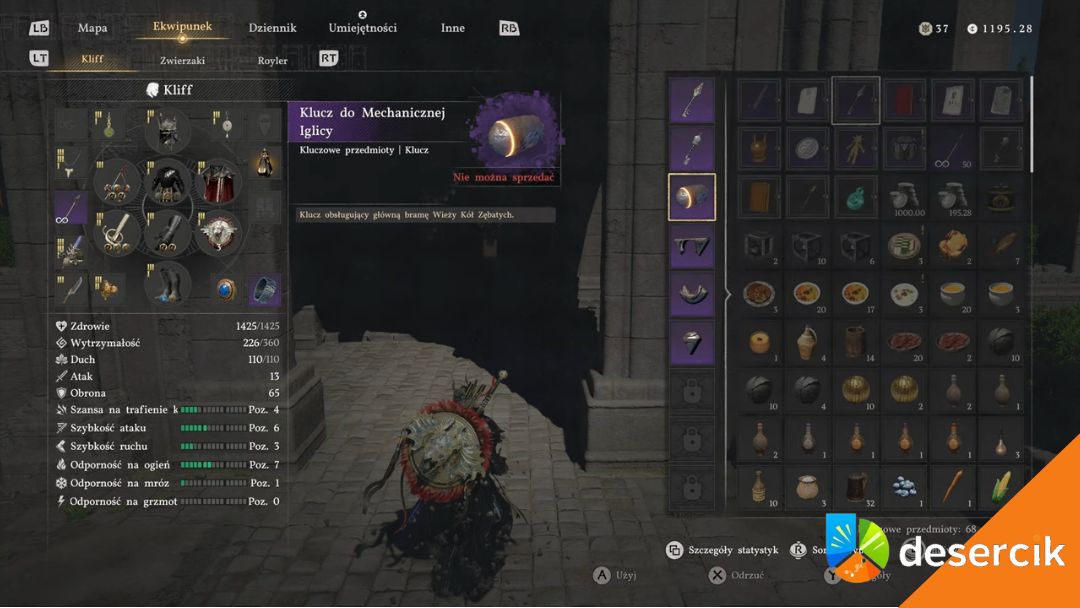
Task: Select the Inne tab
Action: [452, 28]
